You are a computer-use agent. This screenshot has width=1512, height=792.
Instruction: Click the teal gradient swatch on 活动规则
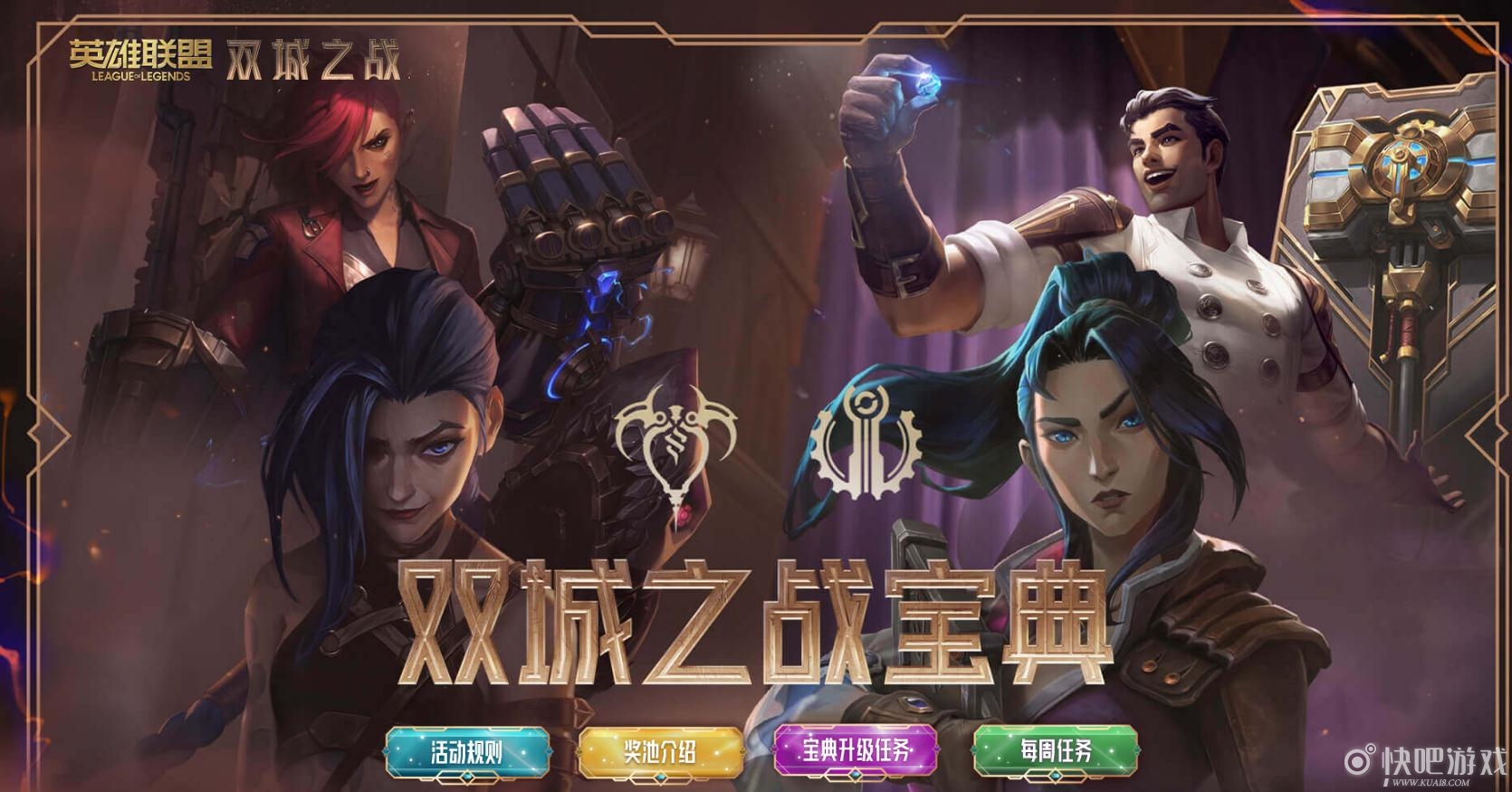pos(467,750)
